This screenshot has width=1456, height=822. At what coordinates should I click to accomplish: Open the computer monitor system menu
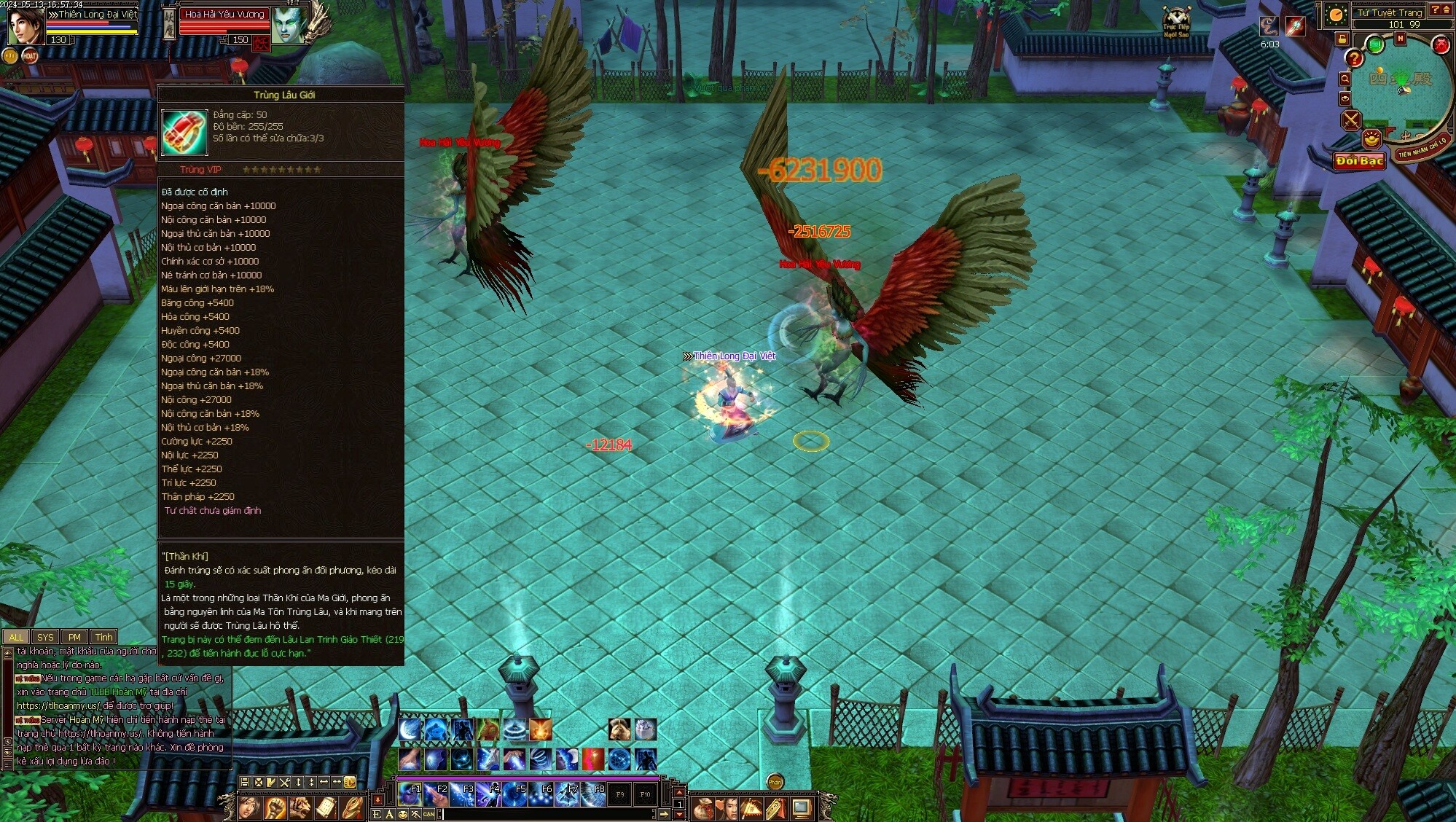tap(802, 807)
